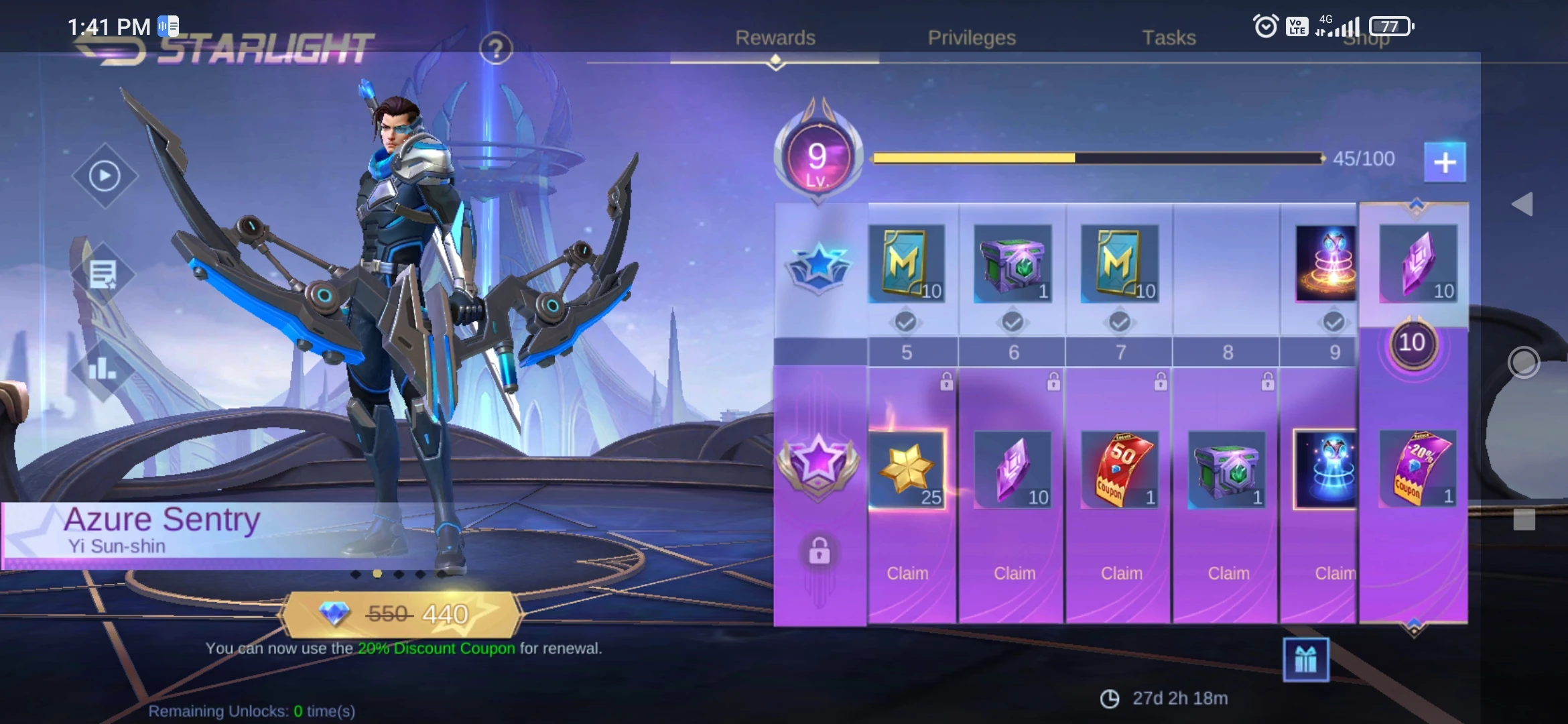The height and width of the screenshot is (724, 1568).
Task: Add Starlight EXP with the plus icon
Action: tap(1445, 161)
